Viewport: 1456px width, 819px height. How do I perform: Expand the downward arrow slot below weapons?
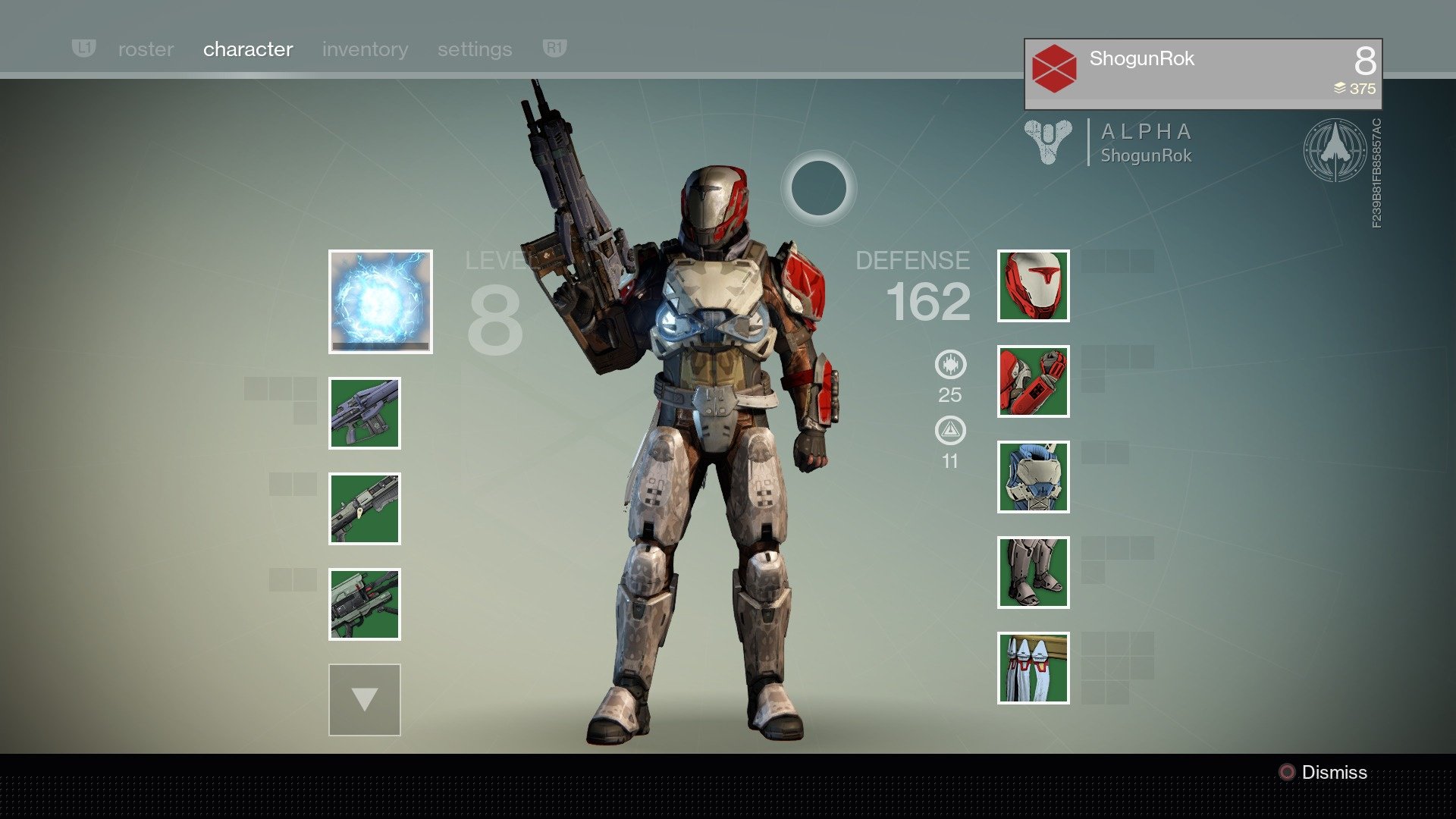click(365, 700)
